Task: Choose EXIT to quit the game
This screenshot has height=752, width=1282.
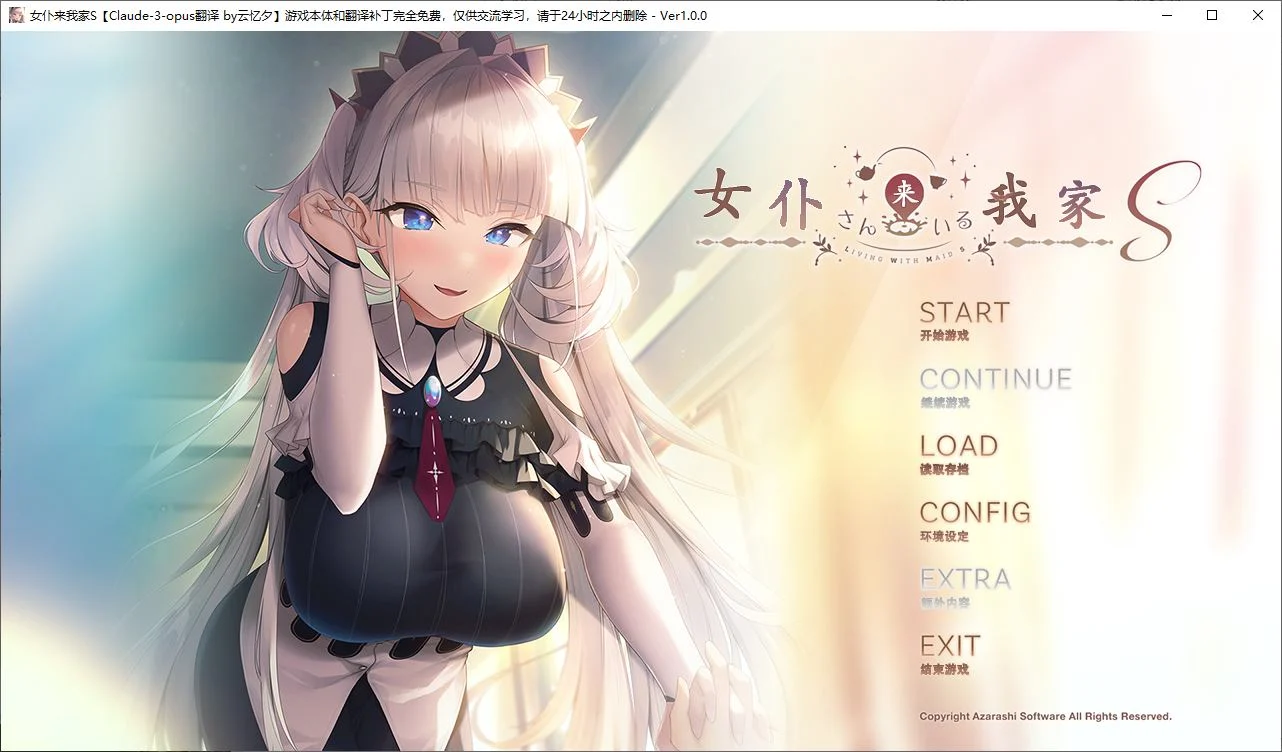Action: coord(951,646)
